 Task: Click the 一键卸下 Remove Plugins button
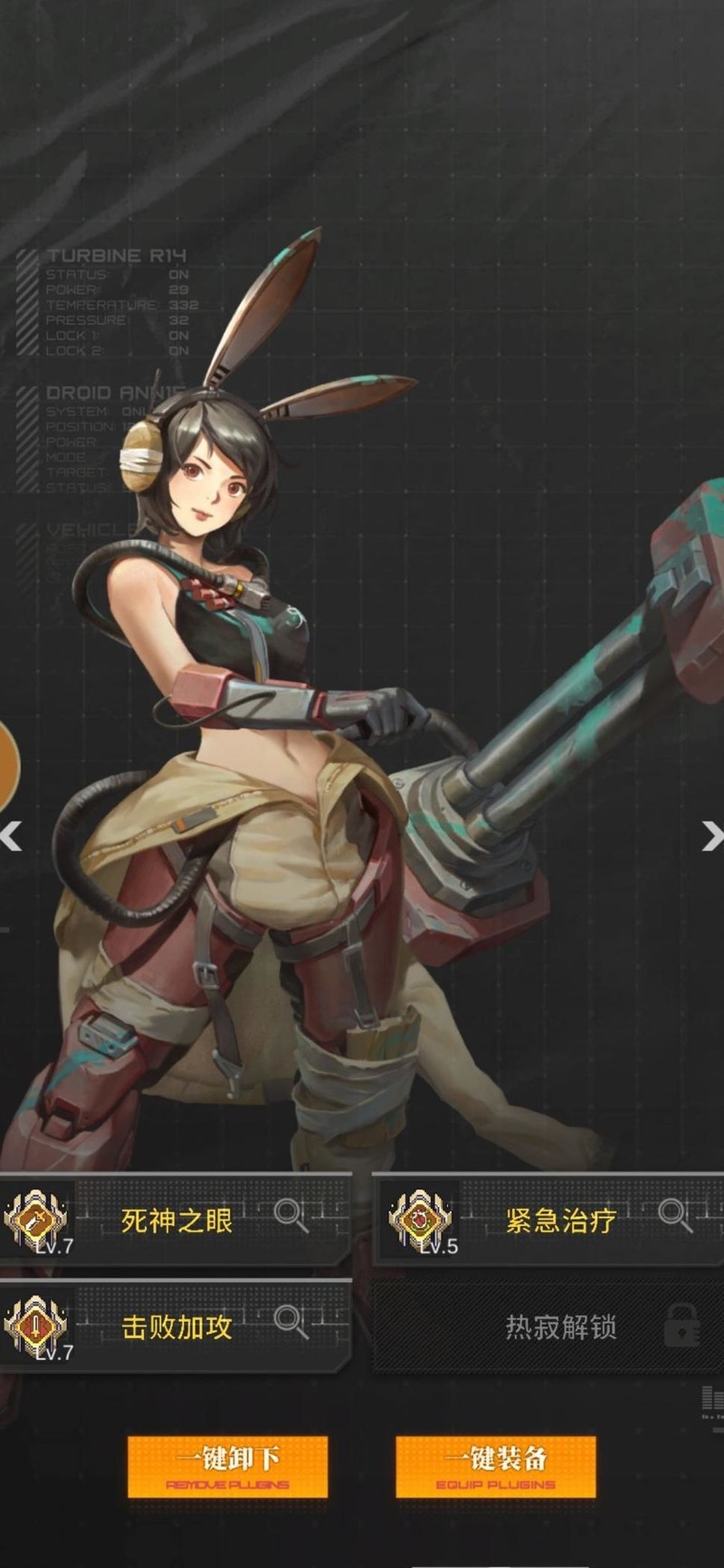[227, 1466]
